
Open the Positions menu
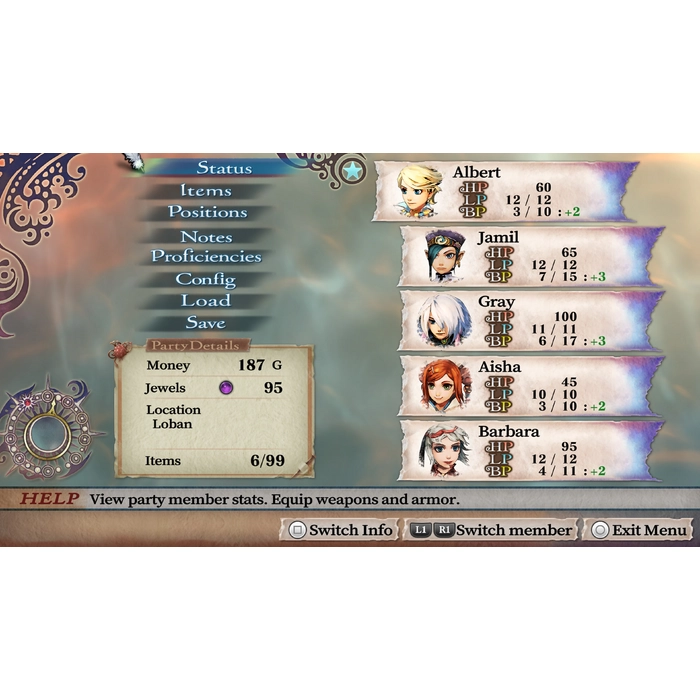207,212
